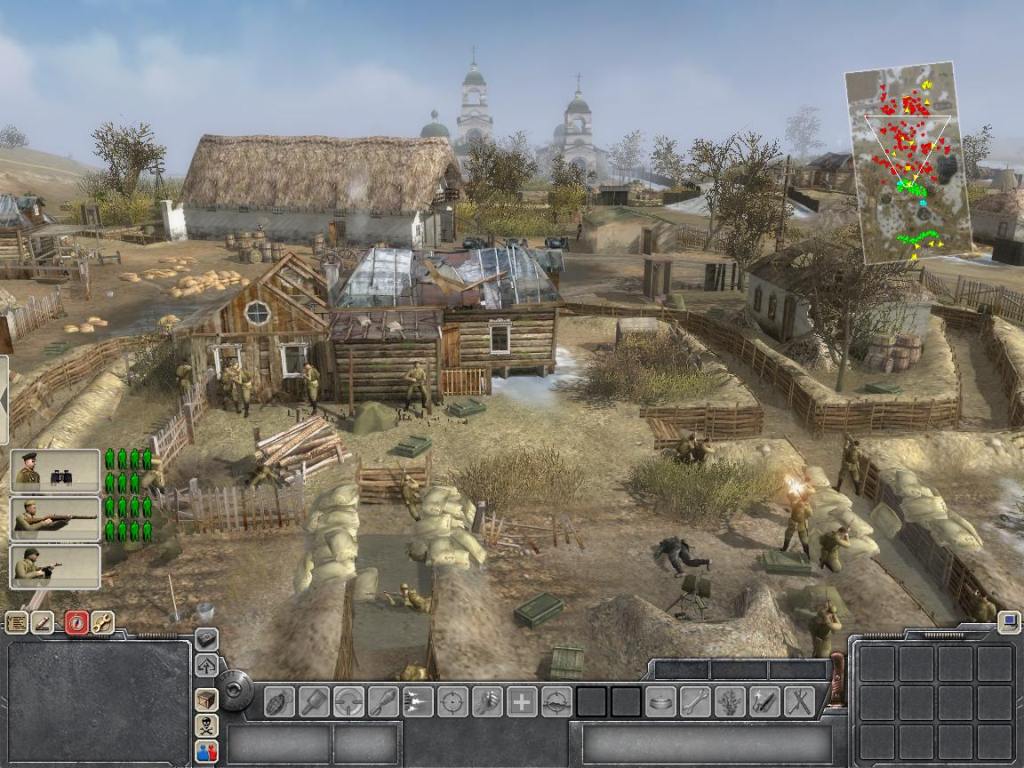Image resolution: width=1024 pixels, height=768 pixels.
Task: Open the blue and red players icon
Action: point(207,751)
